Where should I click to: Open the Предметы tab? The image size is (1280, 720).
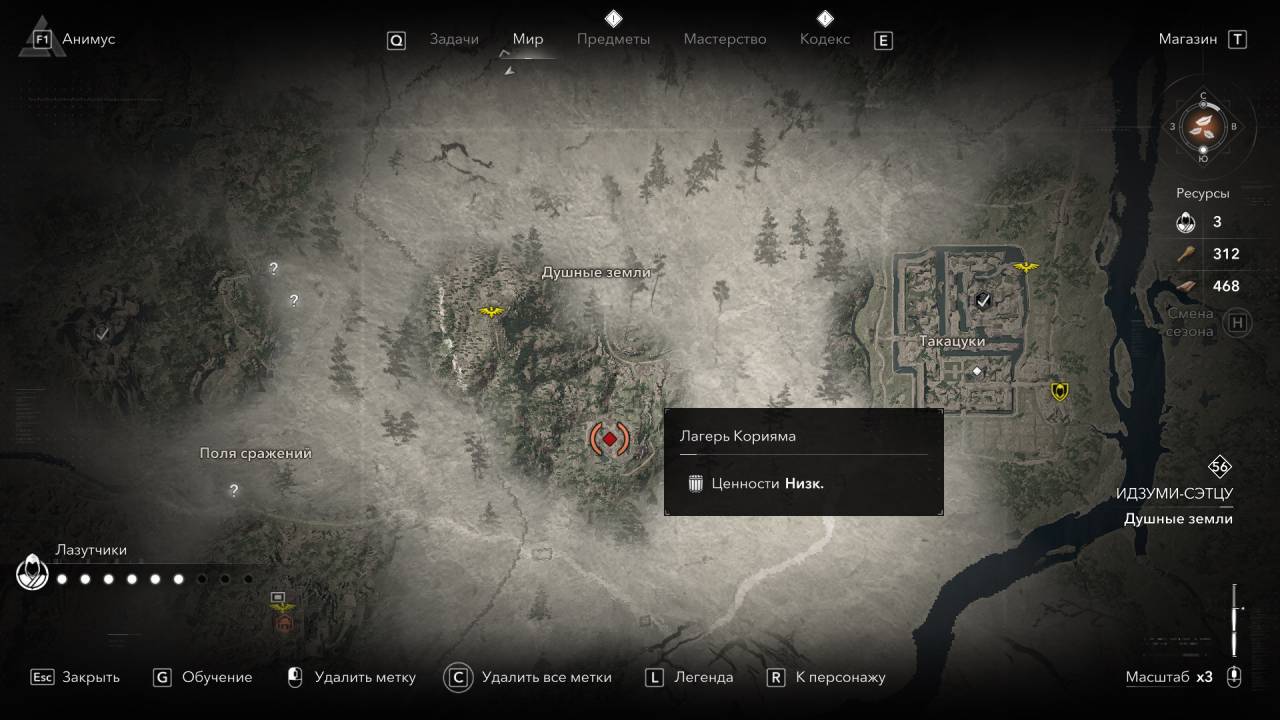(613, 39)
